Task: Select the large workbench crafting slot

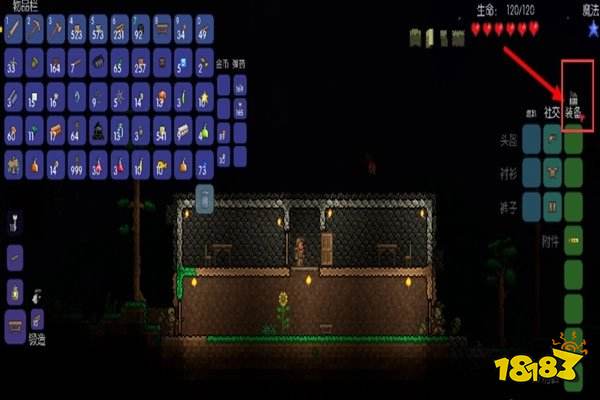Action: pos(14,320)
